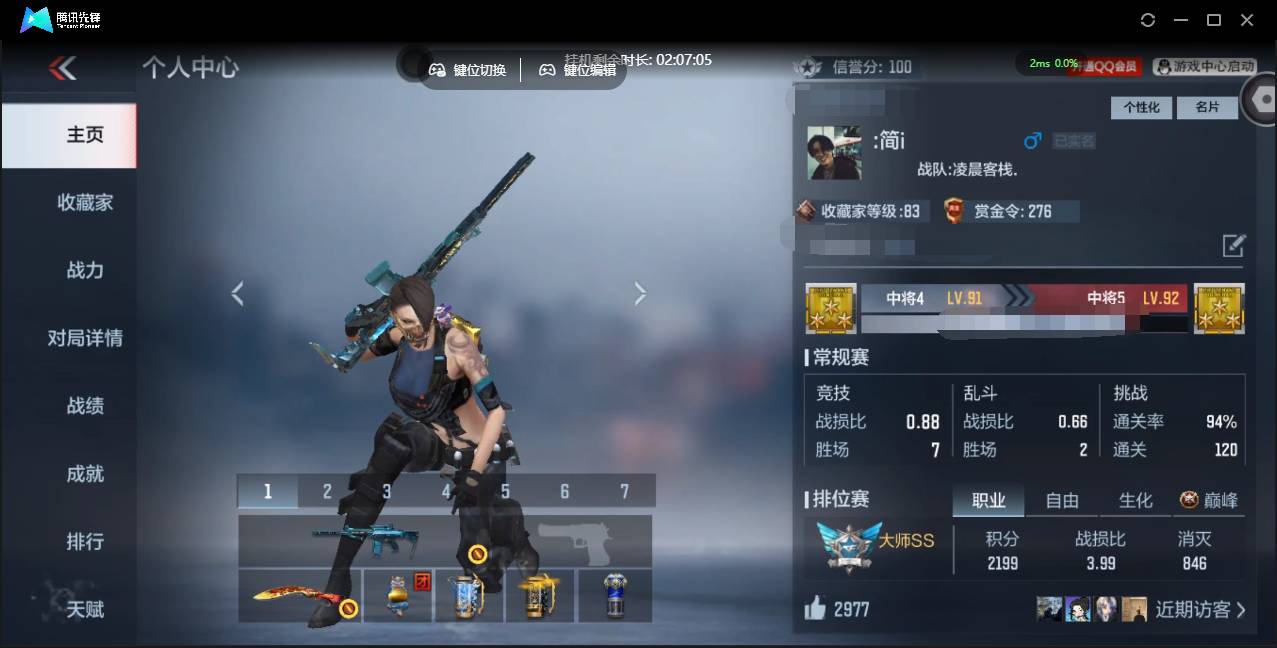This screenshot has width=1277, height=648.
Task: Click the 键位切换 key mapping switch
Action: [468, 70]
